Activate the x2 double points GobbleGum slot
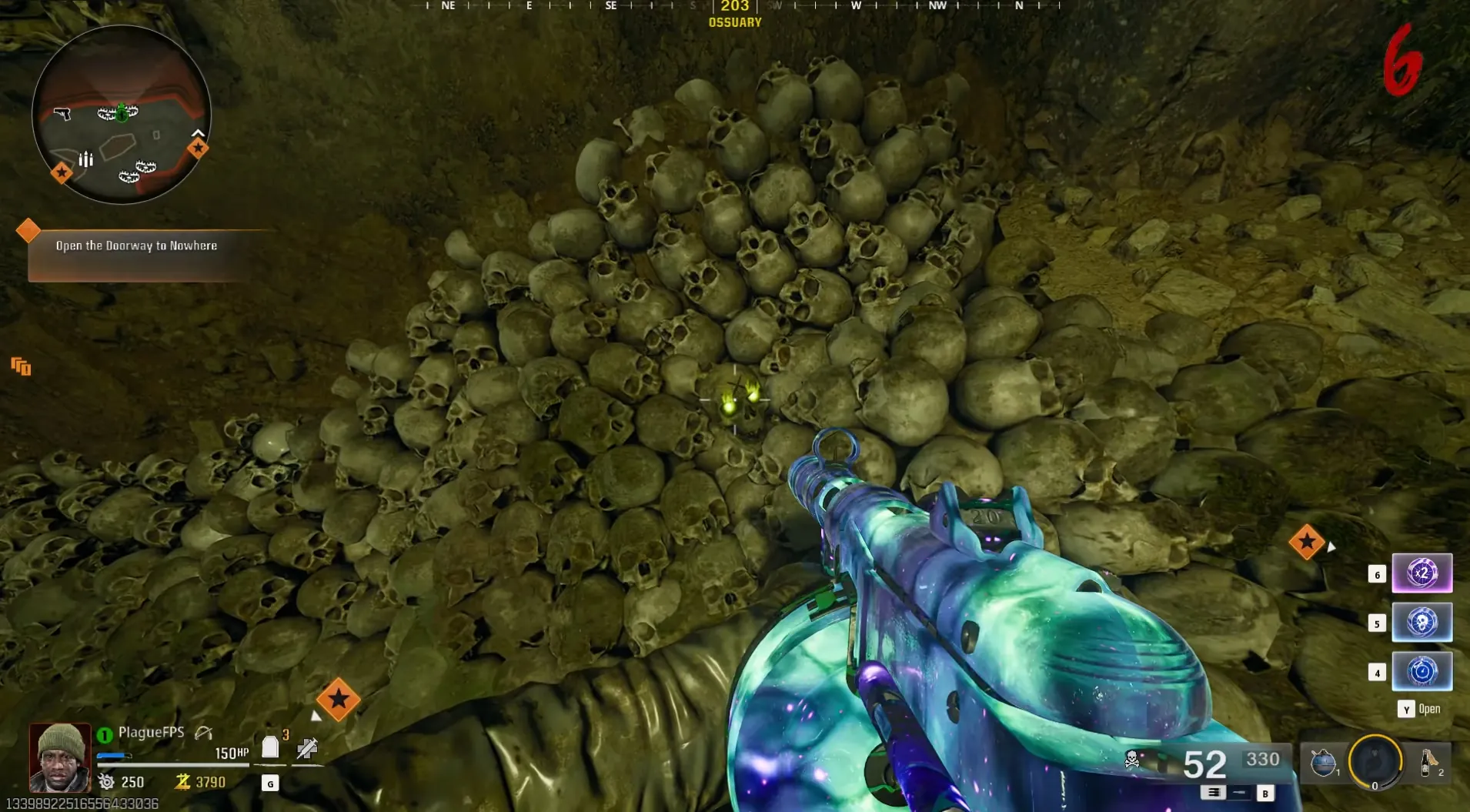The image size is (1470, 812). pyautogui.click(x=1422, y=573)
